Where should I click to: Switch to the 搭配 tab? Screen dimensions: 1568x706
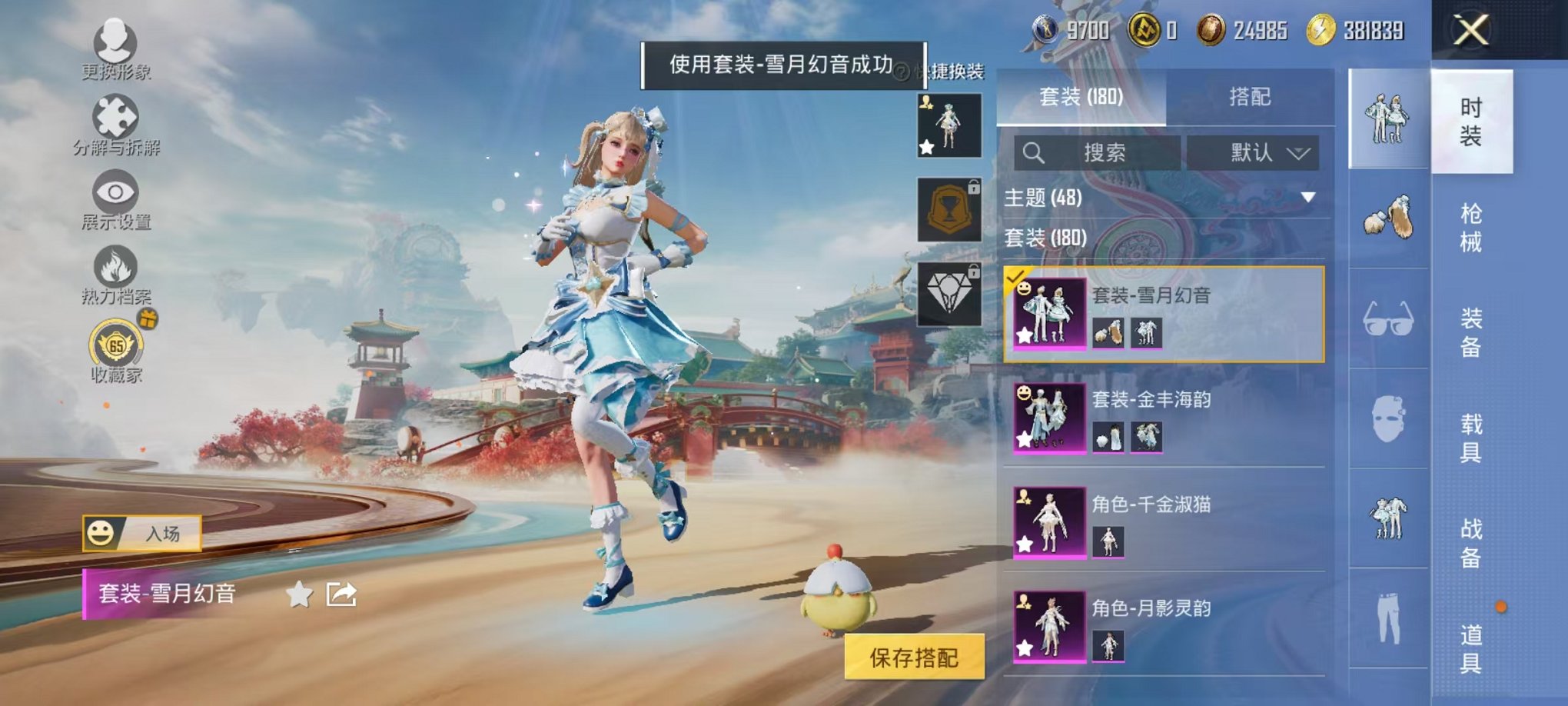point(1251,97)
